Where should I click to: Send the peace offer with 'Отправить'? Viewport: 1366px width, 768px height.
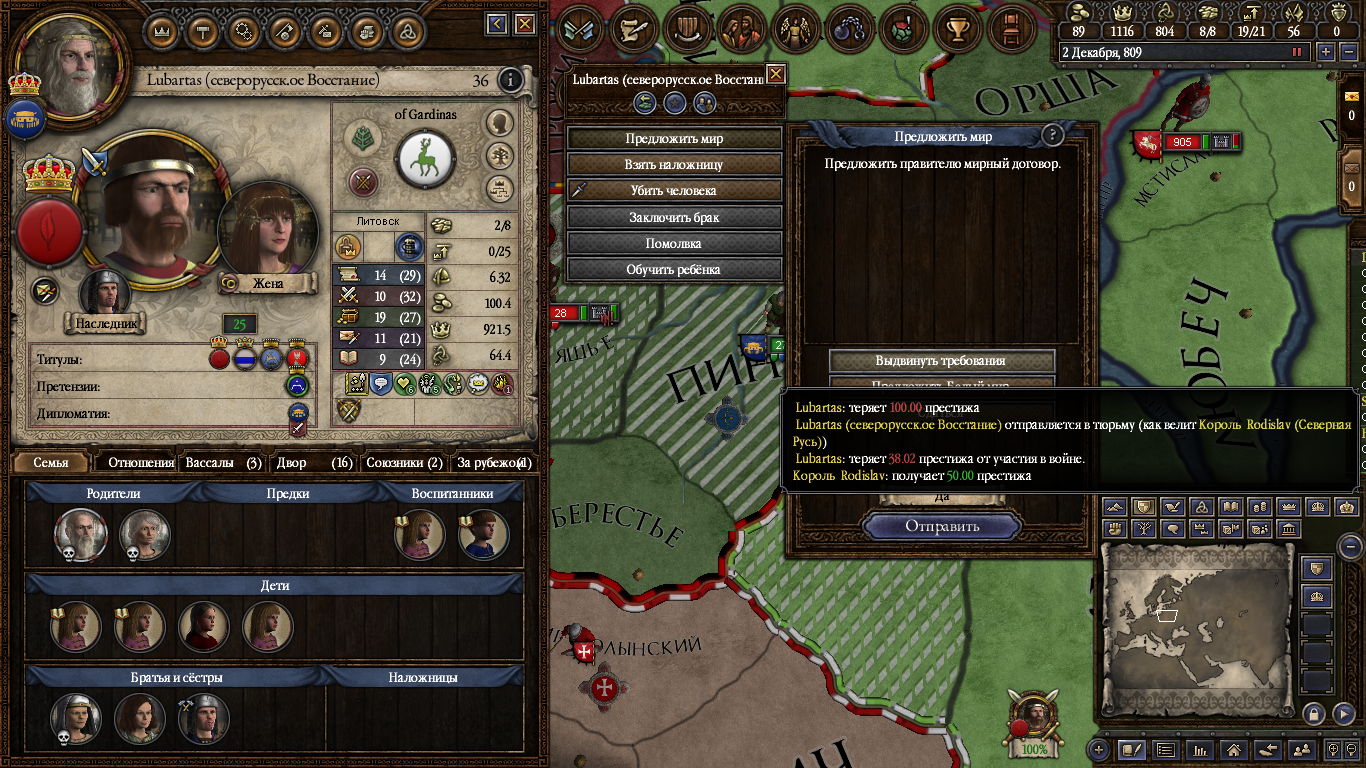[942, 526]
